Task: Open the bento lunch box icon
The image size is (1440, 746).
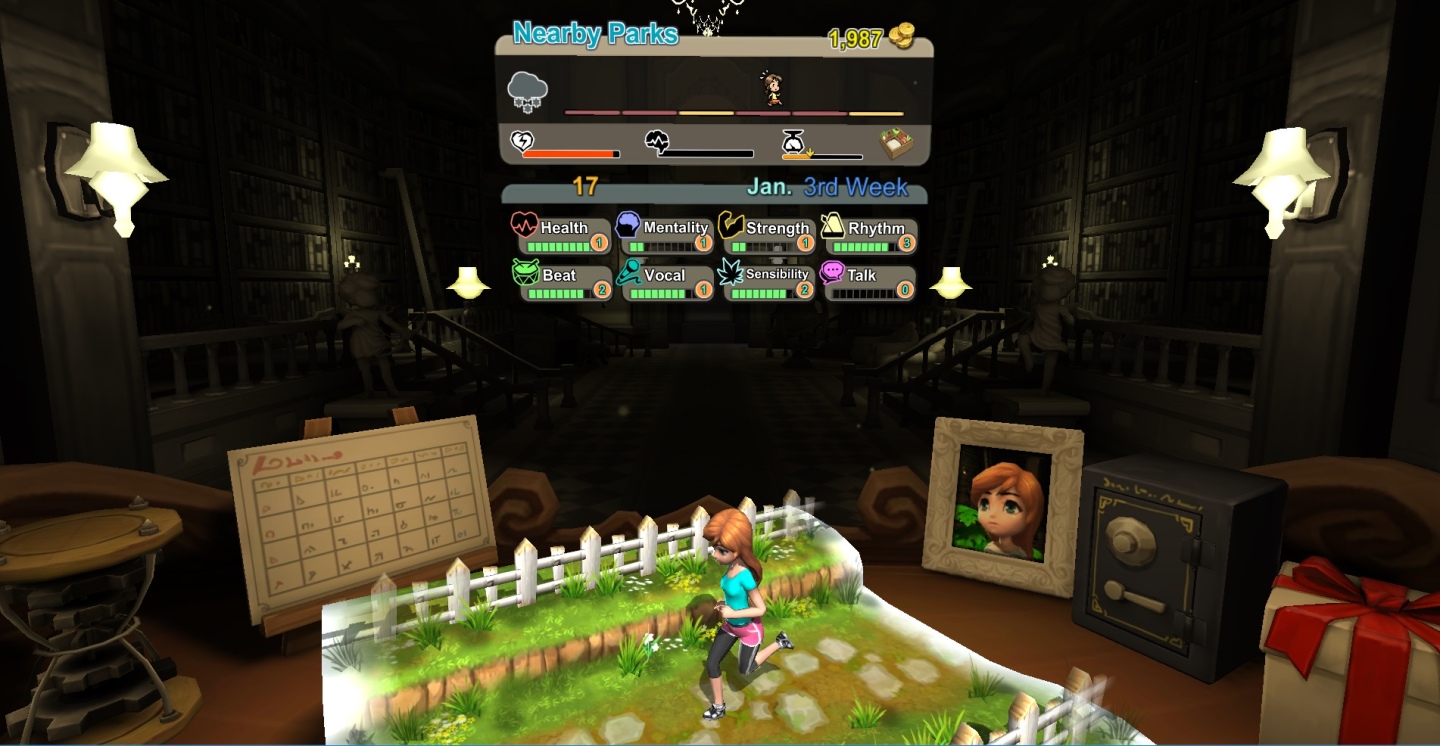Action: [x=898, y=144]
